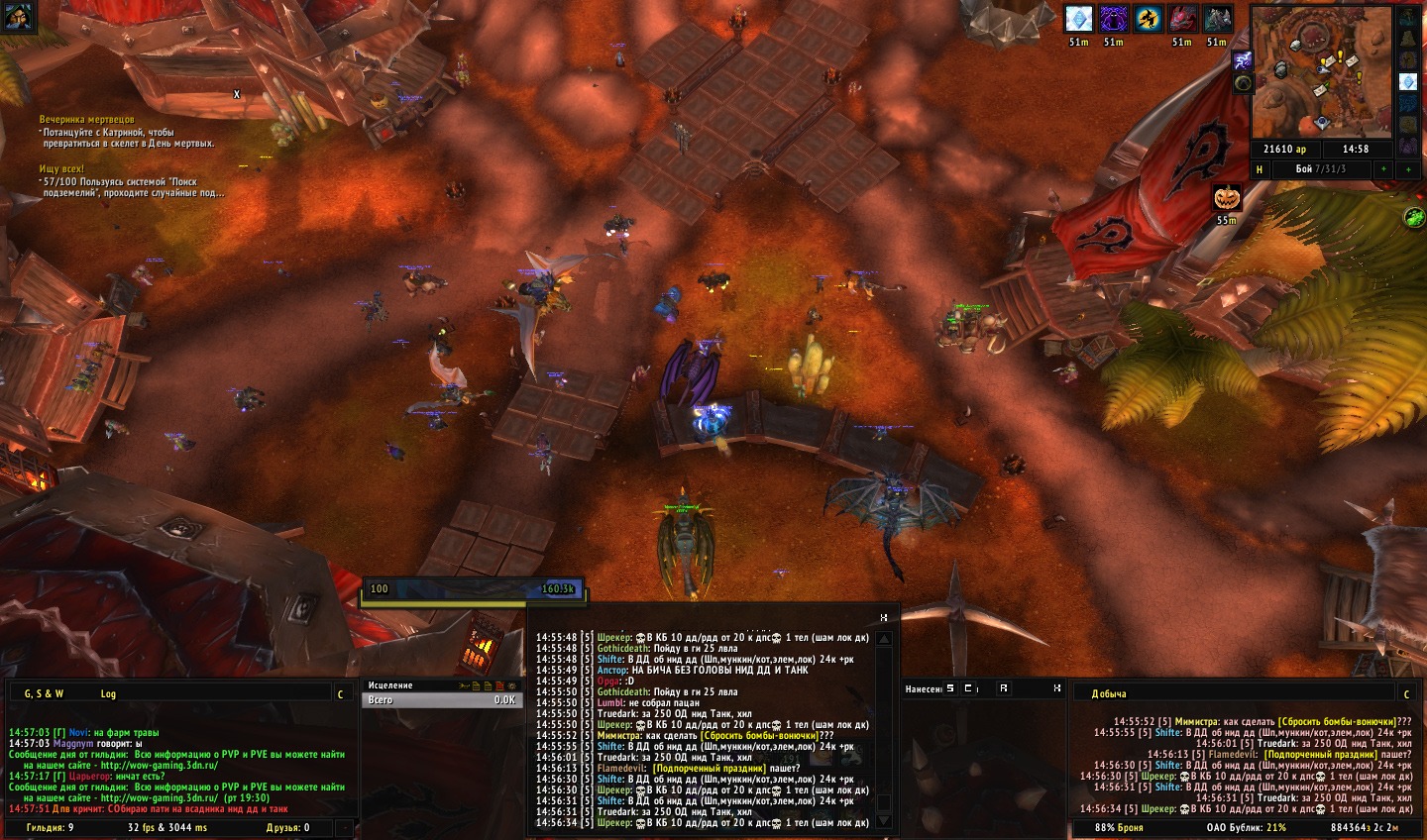Open the Ищу всех! achievement tracker entry
Image resolution: width=1427 pixels, height=840 pixels.
61,169
